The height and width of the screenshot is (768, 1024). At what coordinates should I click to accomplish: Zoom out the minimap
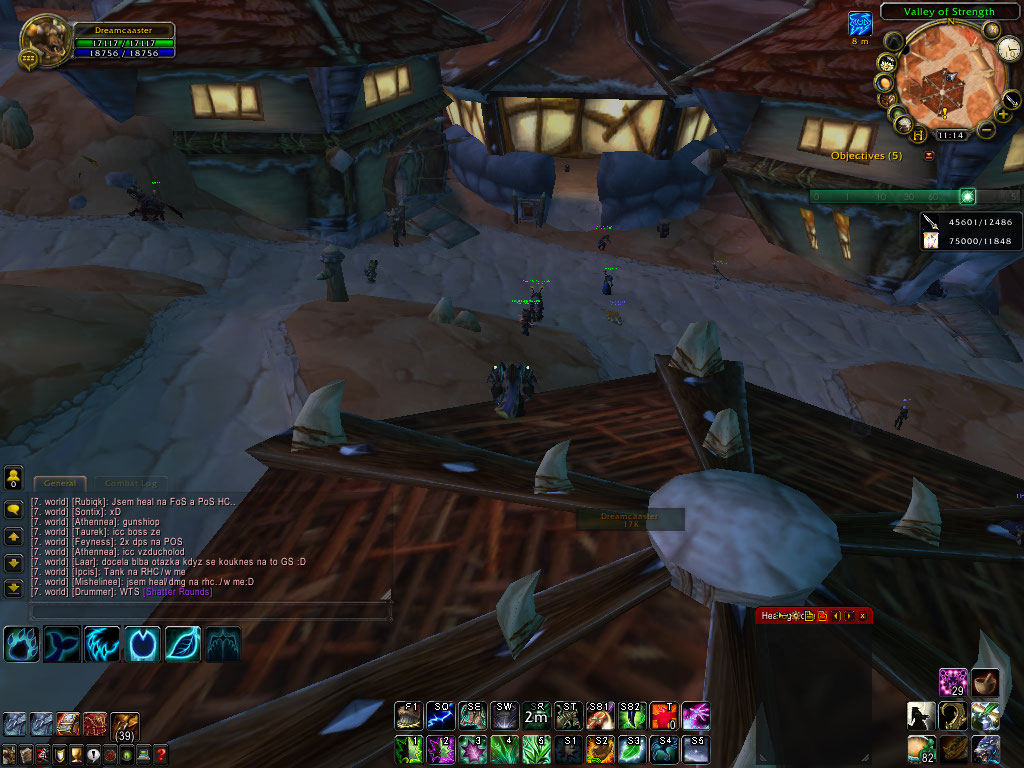986,129
